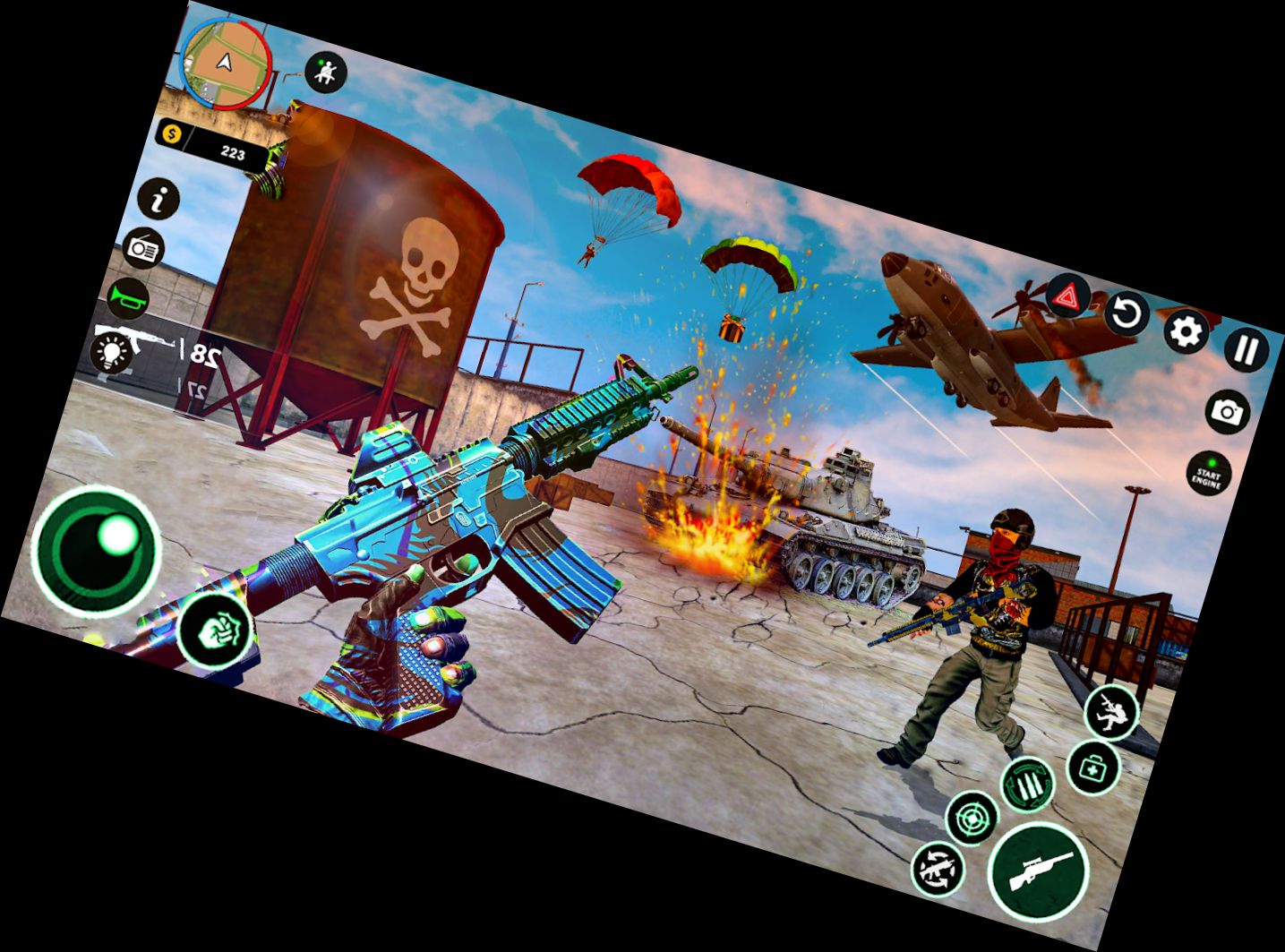
Task: Open the game settings gear
Action: (x=1186, y=333)
